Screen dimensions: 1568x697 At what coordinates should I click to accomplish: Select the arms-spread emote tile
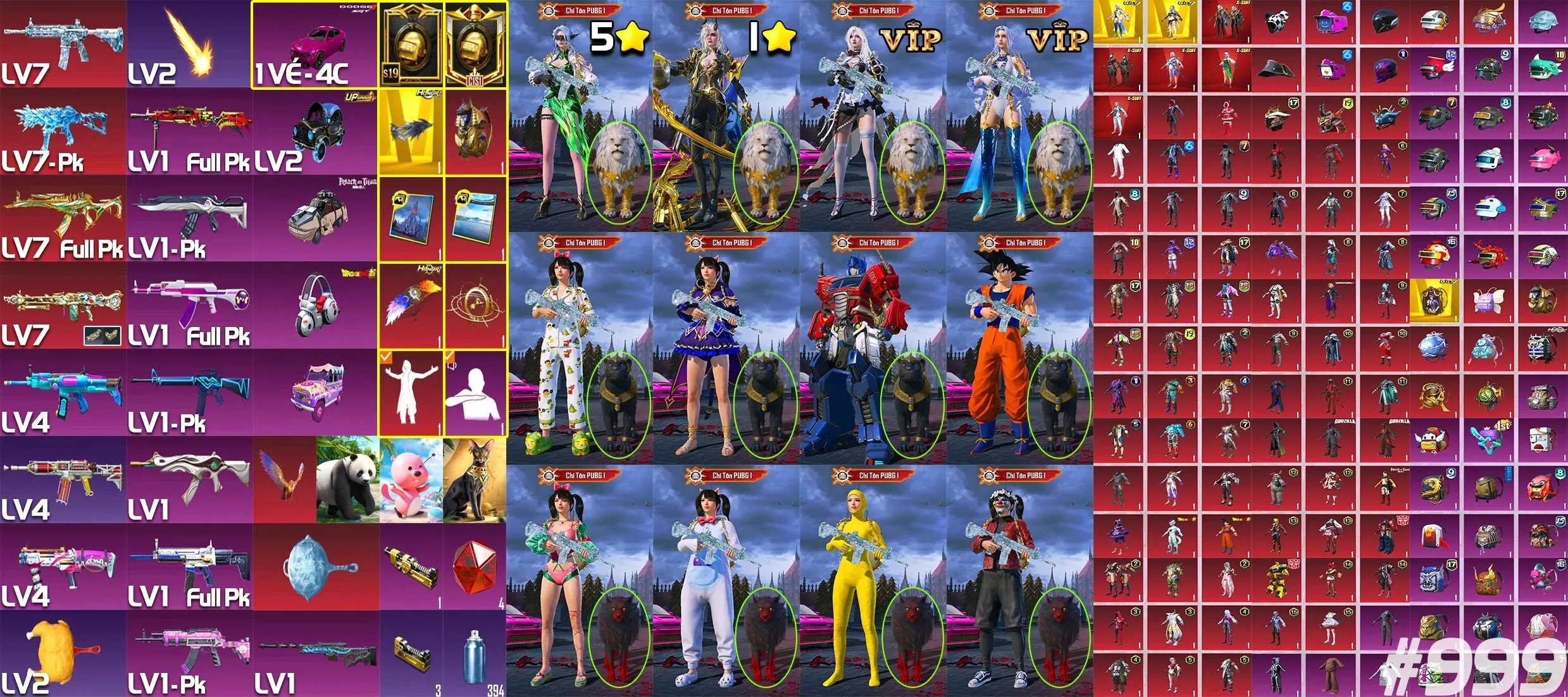click(x=411, y=392)
